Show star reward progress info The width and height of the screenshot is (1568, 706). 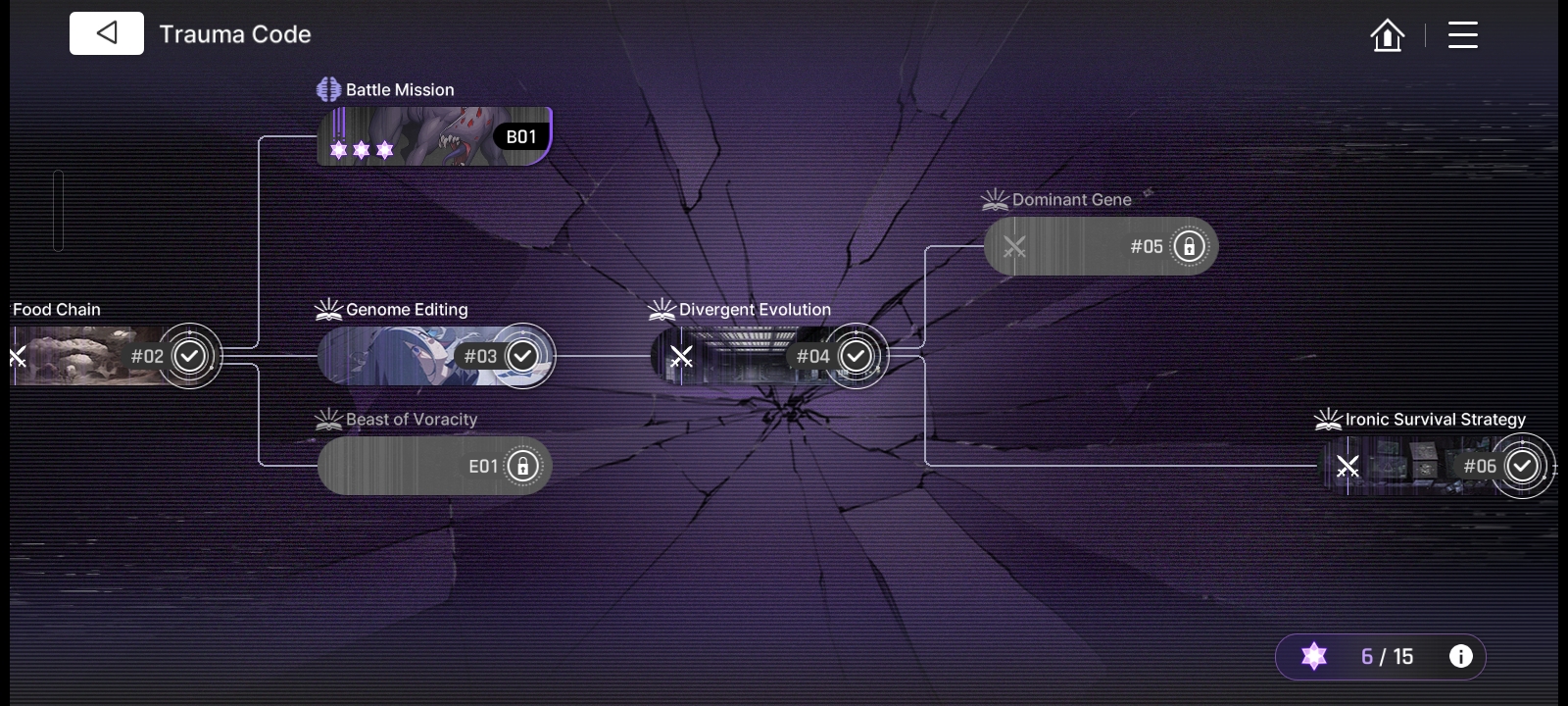point(1460,657)
